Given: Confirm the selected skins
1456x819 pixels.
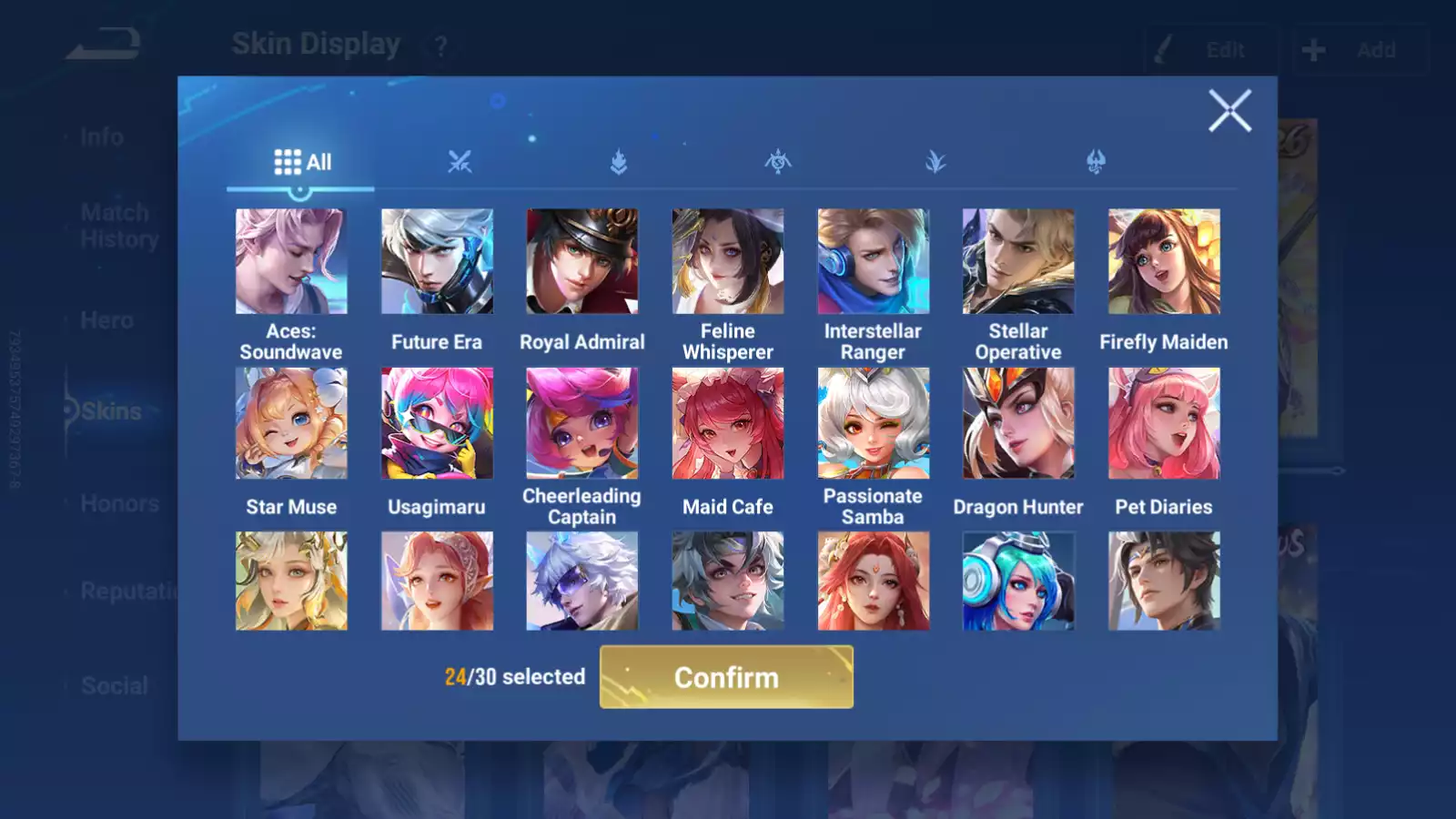Looking at the screenshot, I should tap(726, 677).
